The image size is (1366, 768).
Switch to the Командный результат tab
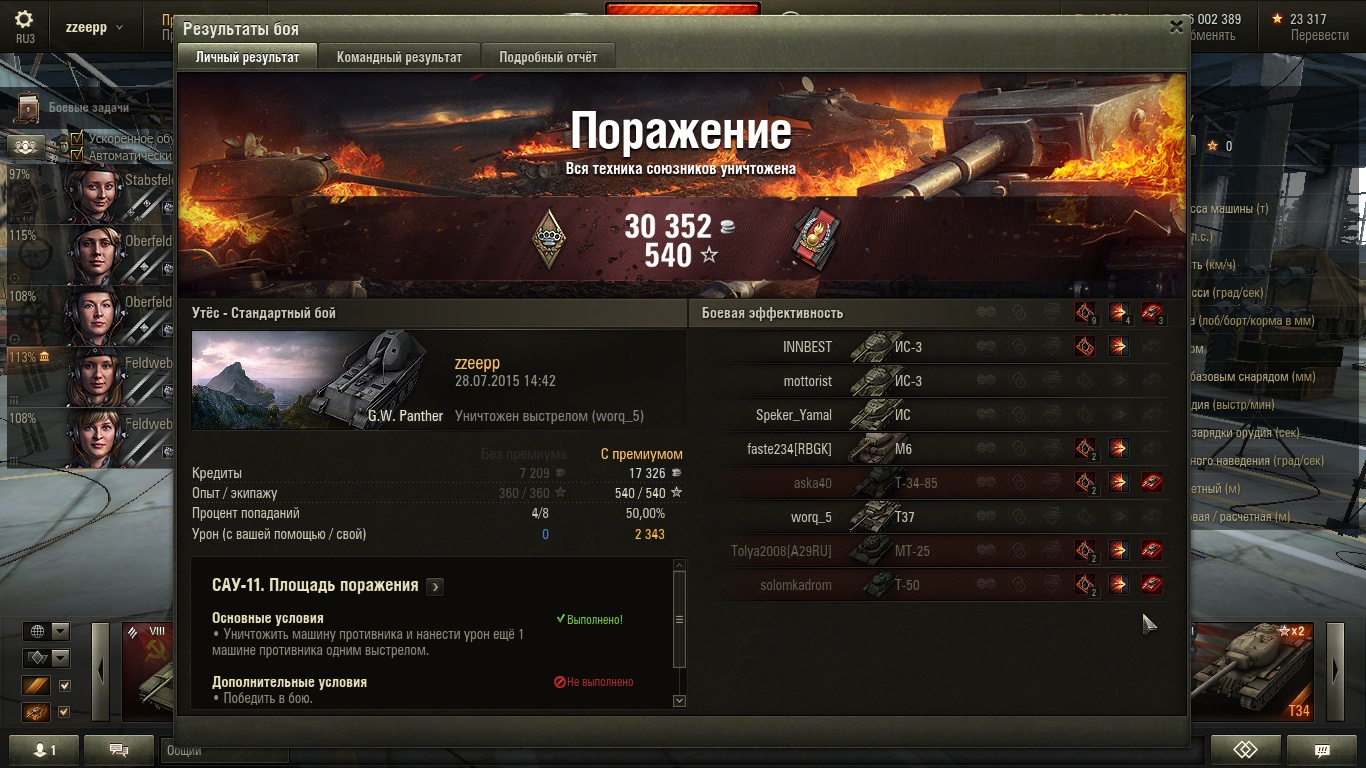coord(401,57)
